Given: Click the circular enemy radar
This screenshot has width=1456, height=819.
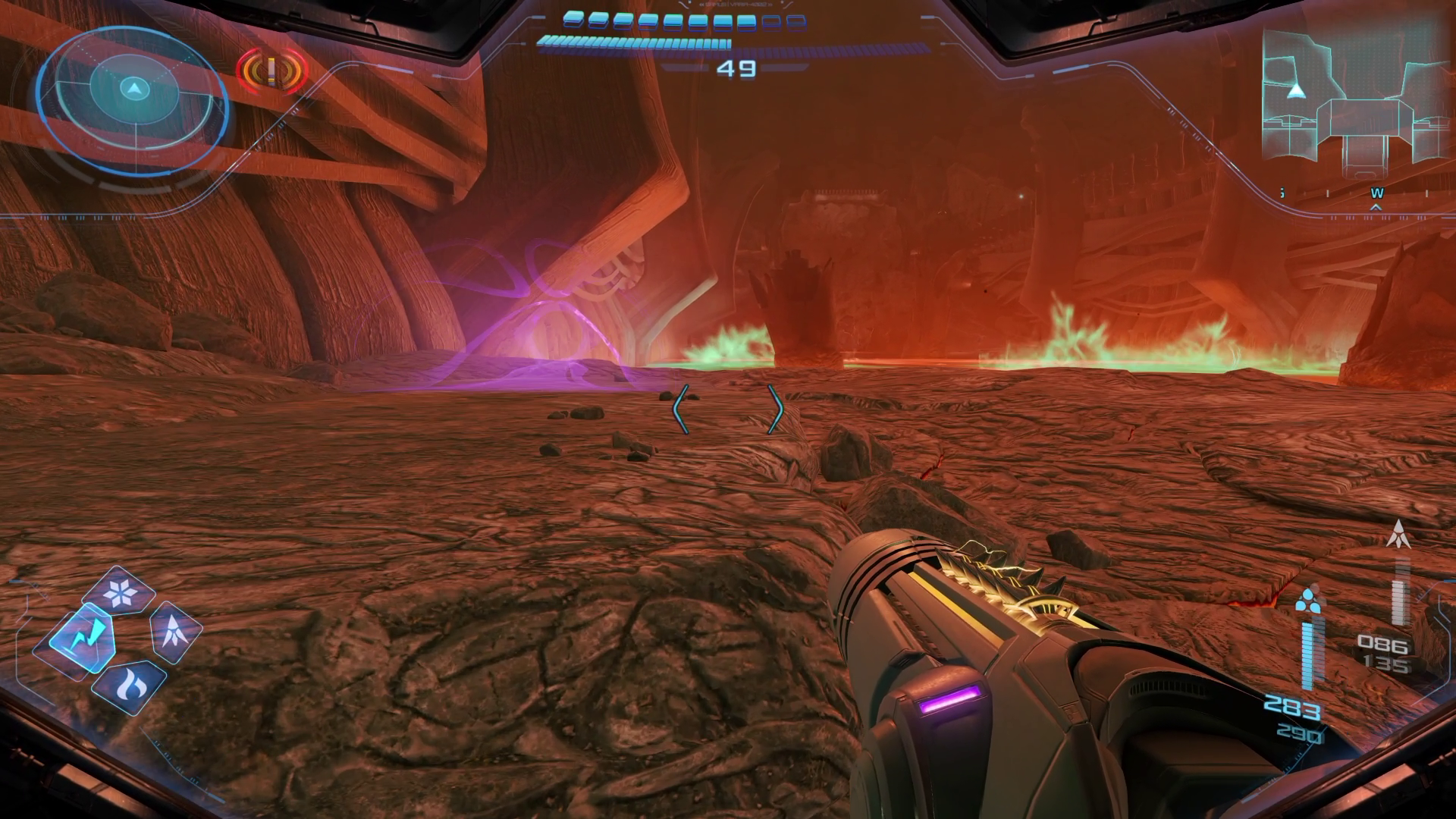Looking at the screenshot, I should (x=133, y=89).
